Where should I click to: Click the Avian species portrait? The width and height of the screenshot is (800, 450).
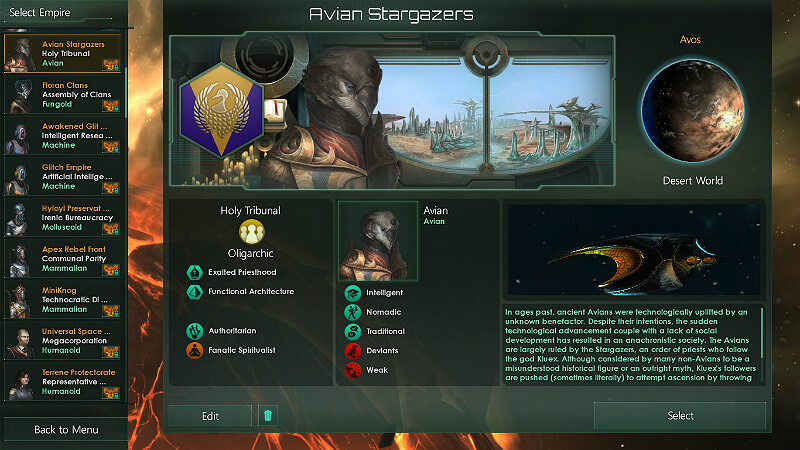point(378,242)
